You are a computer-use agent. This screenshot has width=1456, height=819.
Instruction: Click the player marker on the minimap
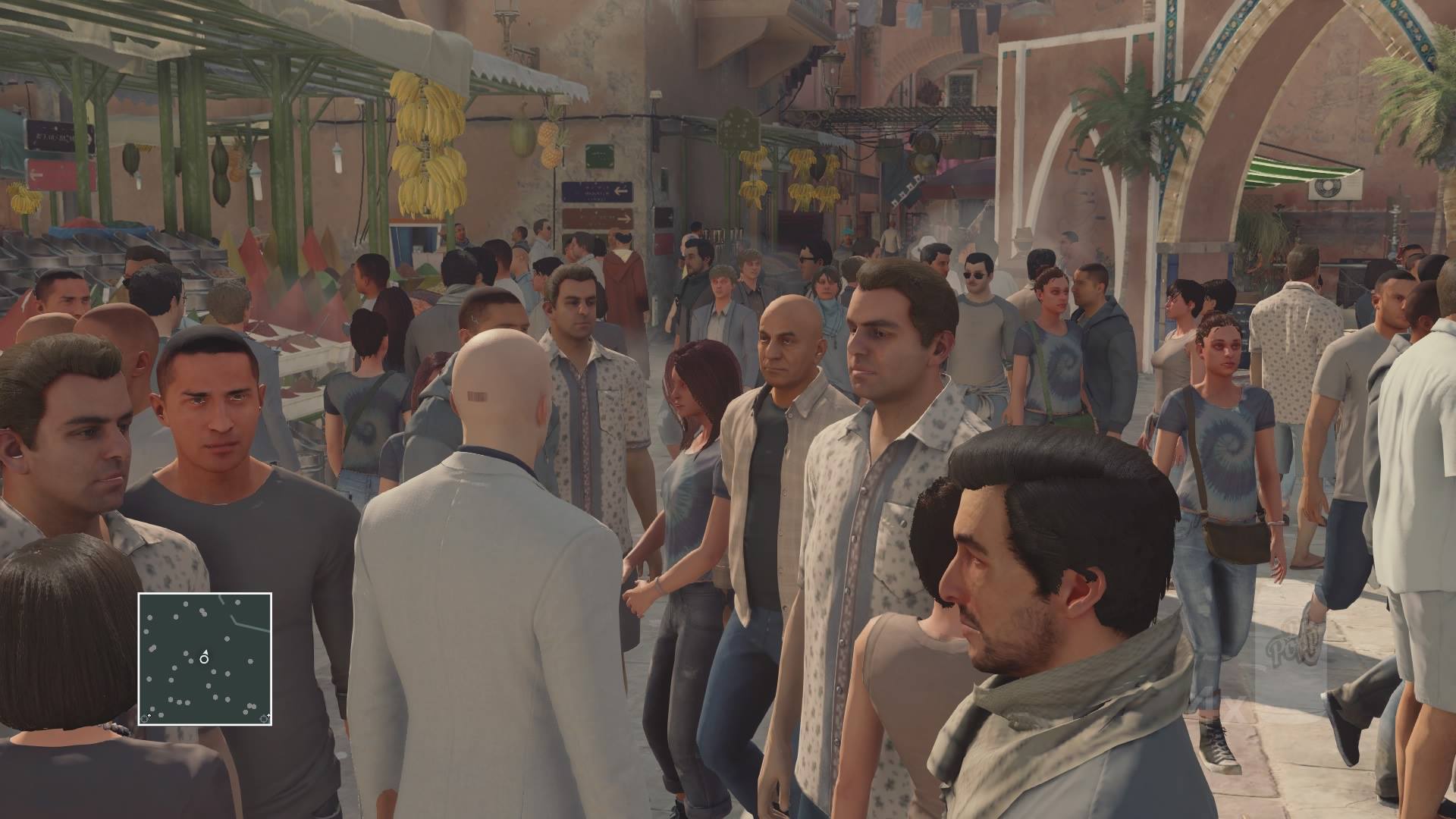tap(204, 658)
